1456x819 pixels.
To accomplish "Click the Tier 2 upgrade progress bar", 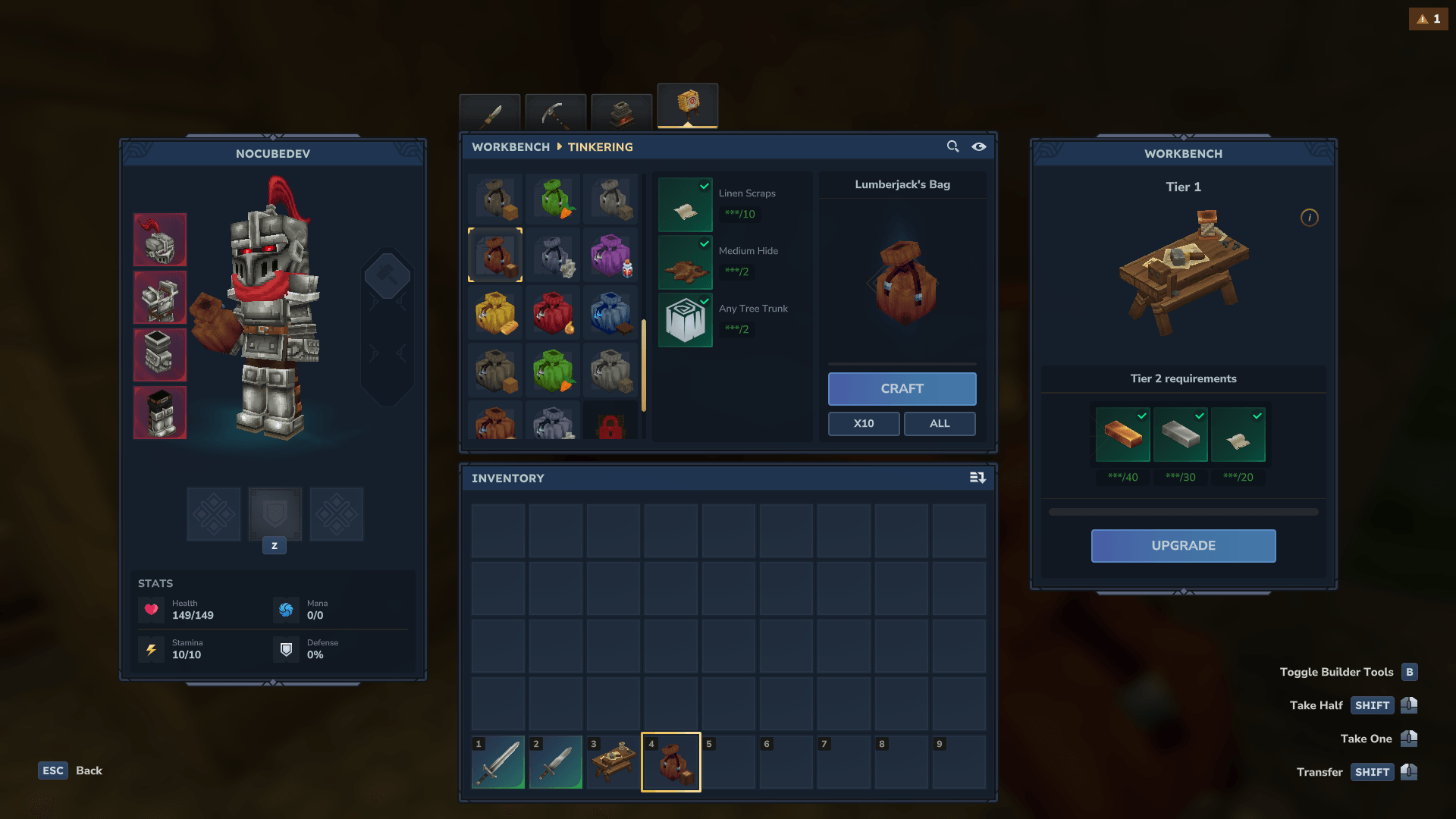I will click(x=1183, y=511).
